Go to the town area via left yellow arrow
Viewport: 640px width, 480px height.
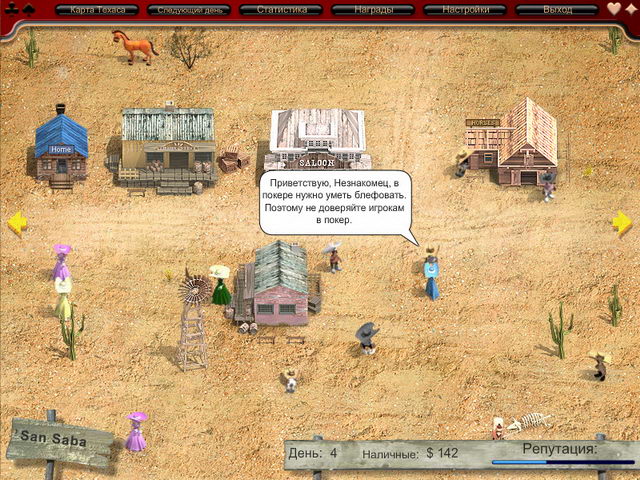tap(17, 223)
